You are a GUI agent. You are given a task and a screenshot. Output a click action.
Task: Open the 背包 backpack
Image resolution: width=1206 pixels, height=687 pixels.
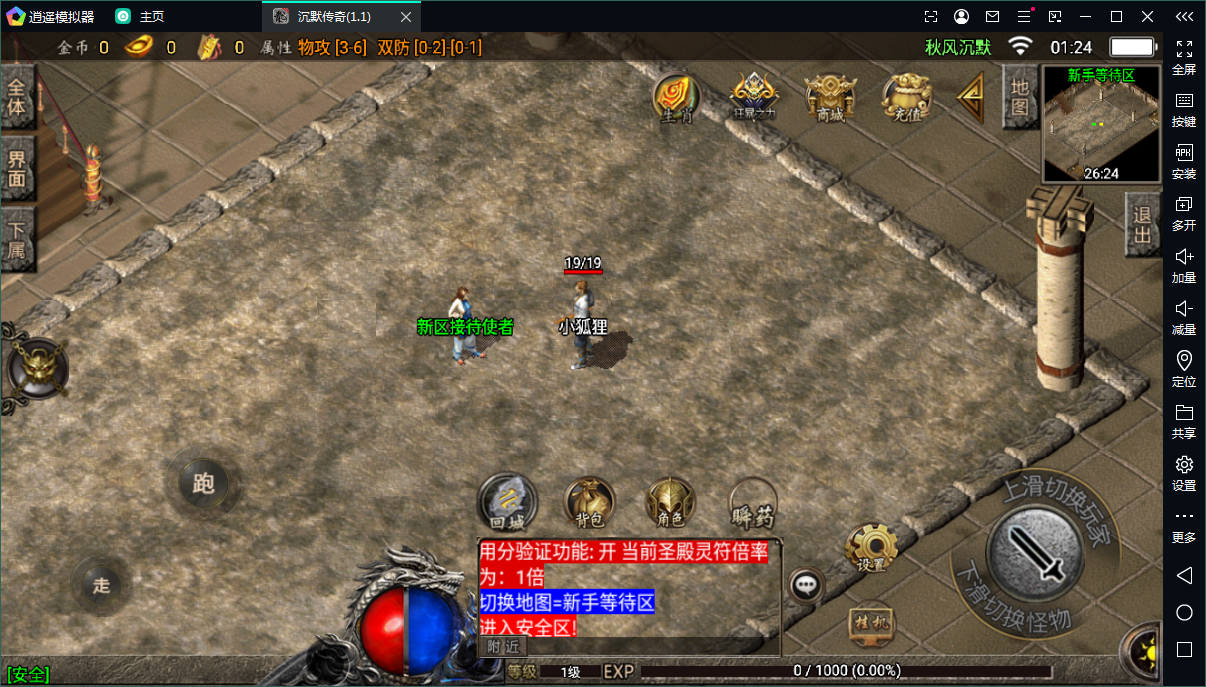(589, 500)
